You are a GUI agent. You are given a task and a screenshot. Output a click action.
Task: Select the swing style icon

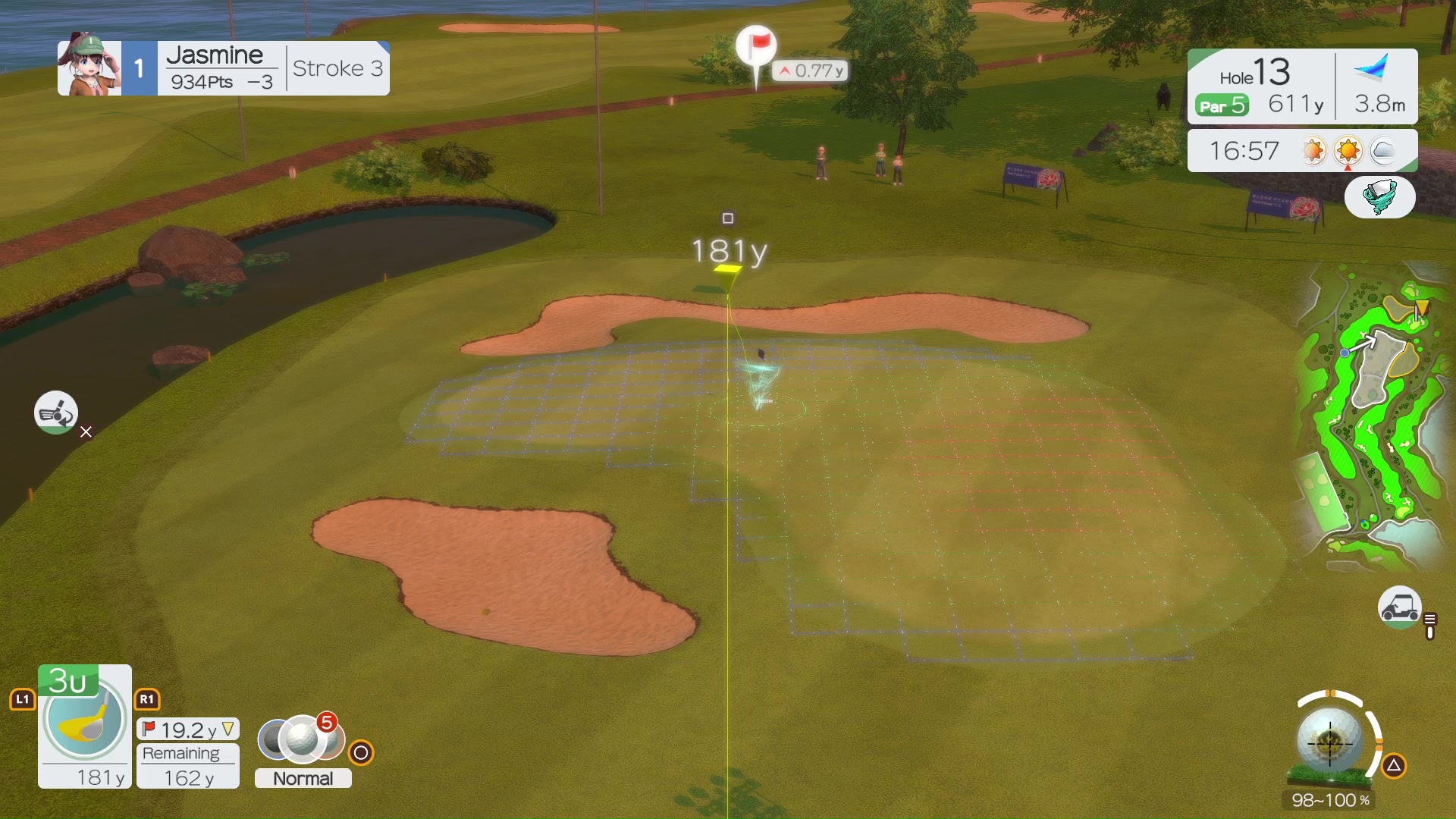56,413
